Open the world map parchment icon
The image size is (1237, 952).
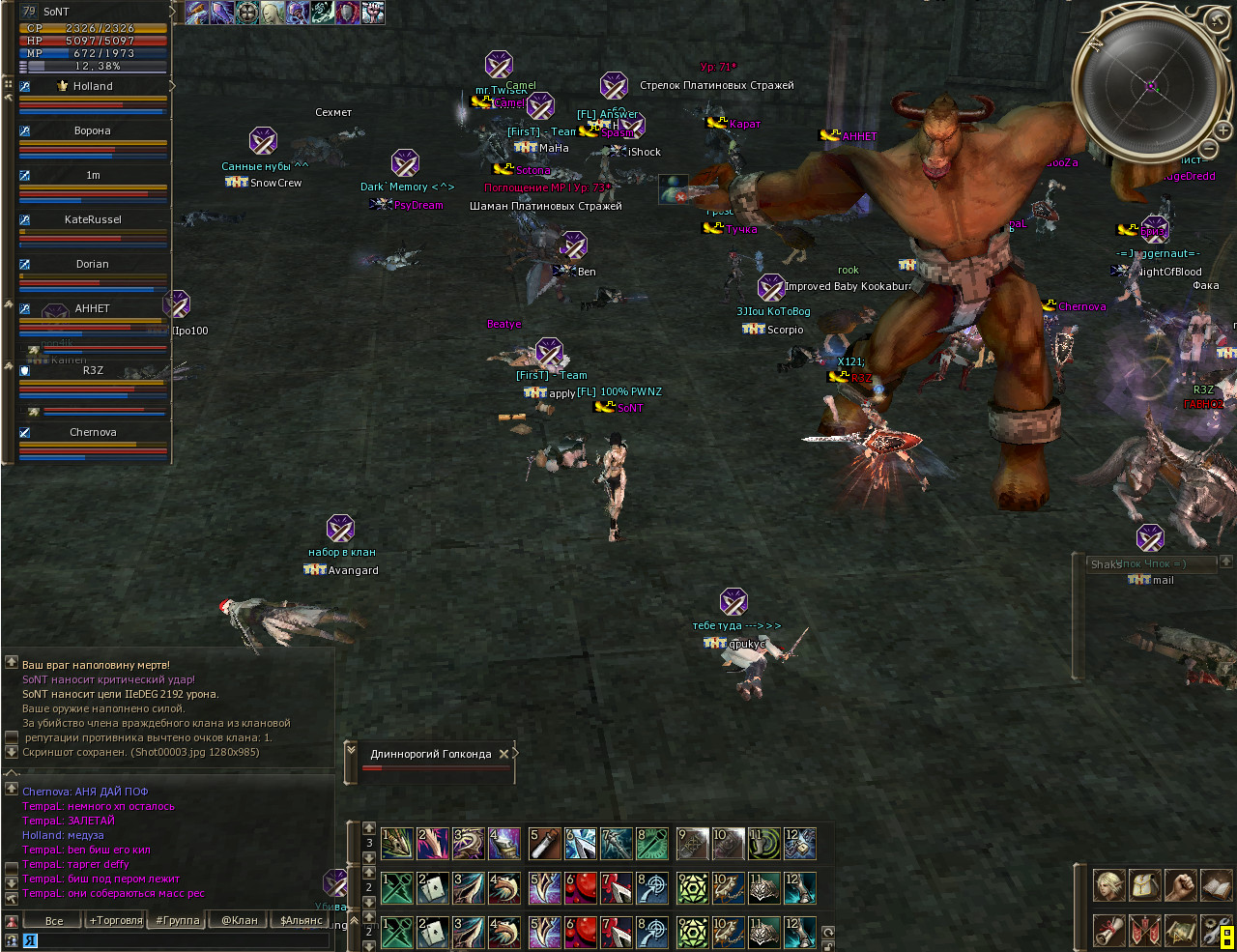point(1180,930)
